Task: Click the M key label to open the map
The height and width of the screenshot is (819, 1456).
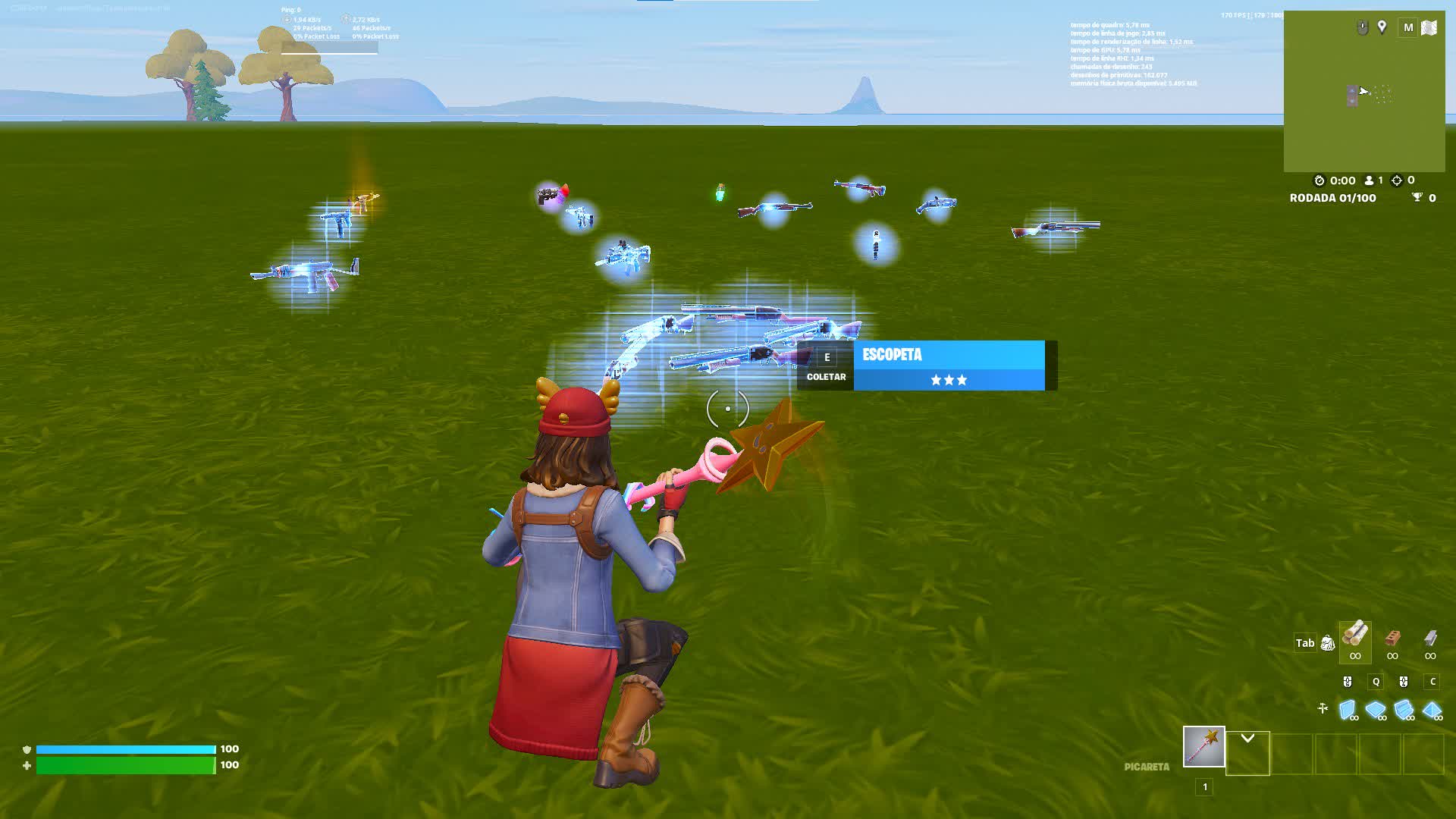Action: point(1409,27)
